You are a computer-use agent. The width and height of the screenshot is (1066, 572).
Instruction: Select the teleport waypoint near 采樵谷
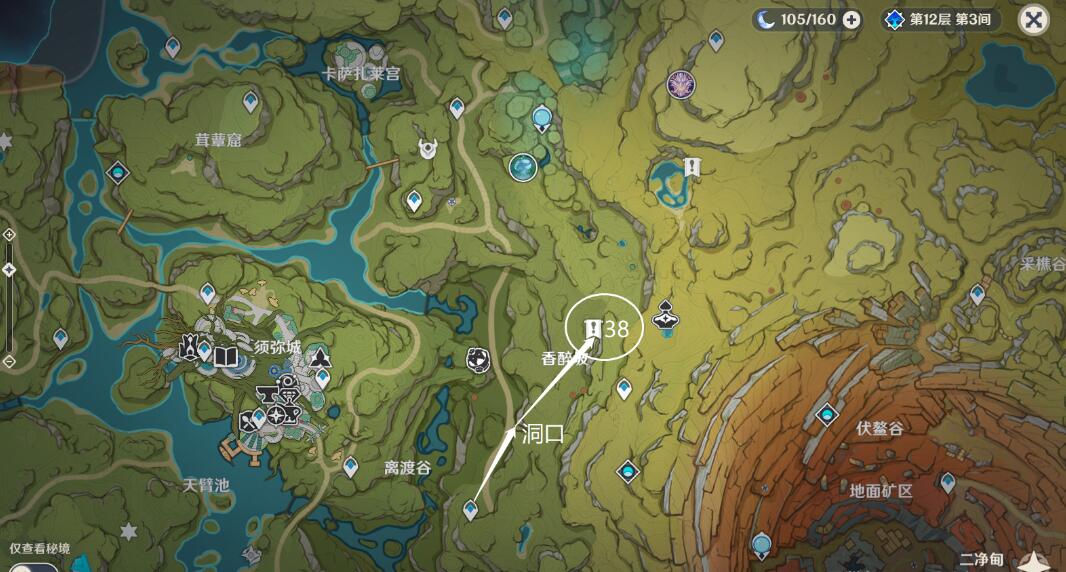977,294
